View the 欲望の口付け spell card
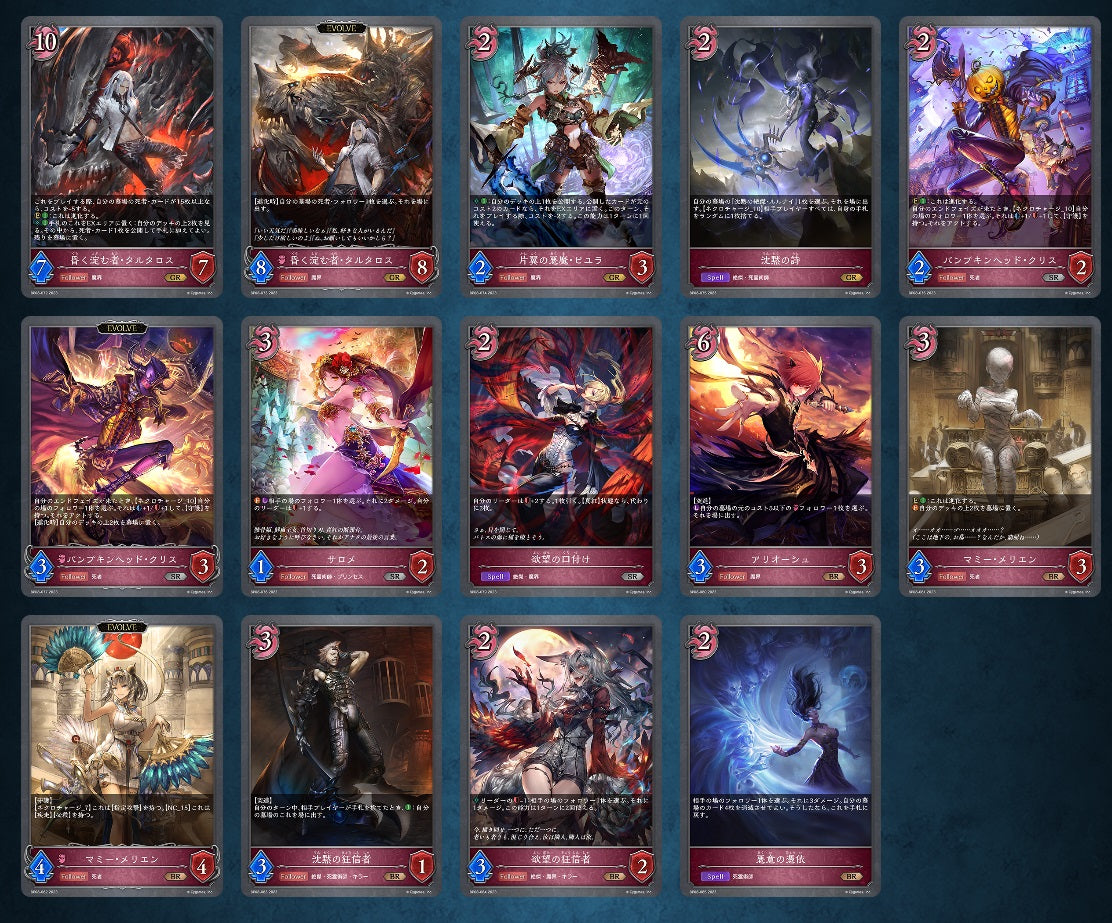 pyautogui.click(x=561, y=457)
